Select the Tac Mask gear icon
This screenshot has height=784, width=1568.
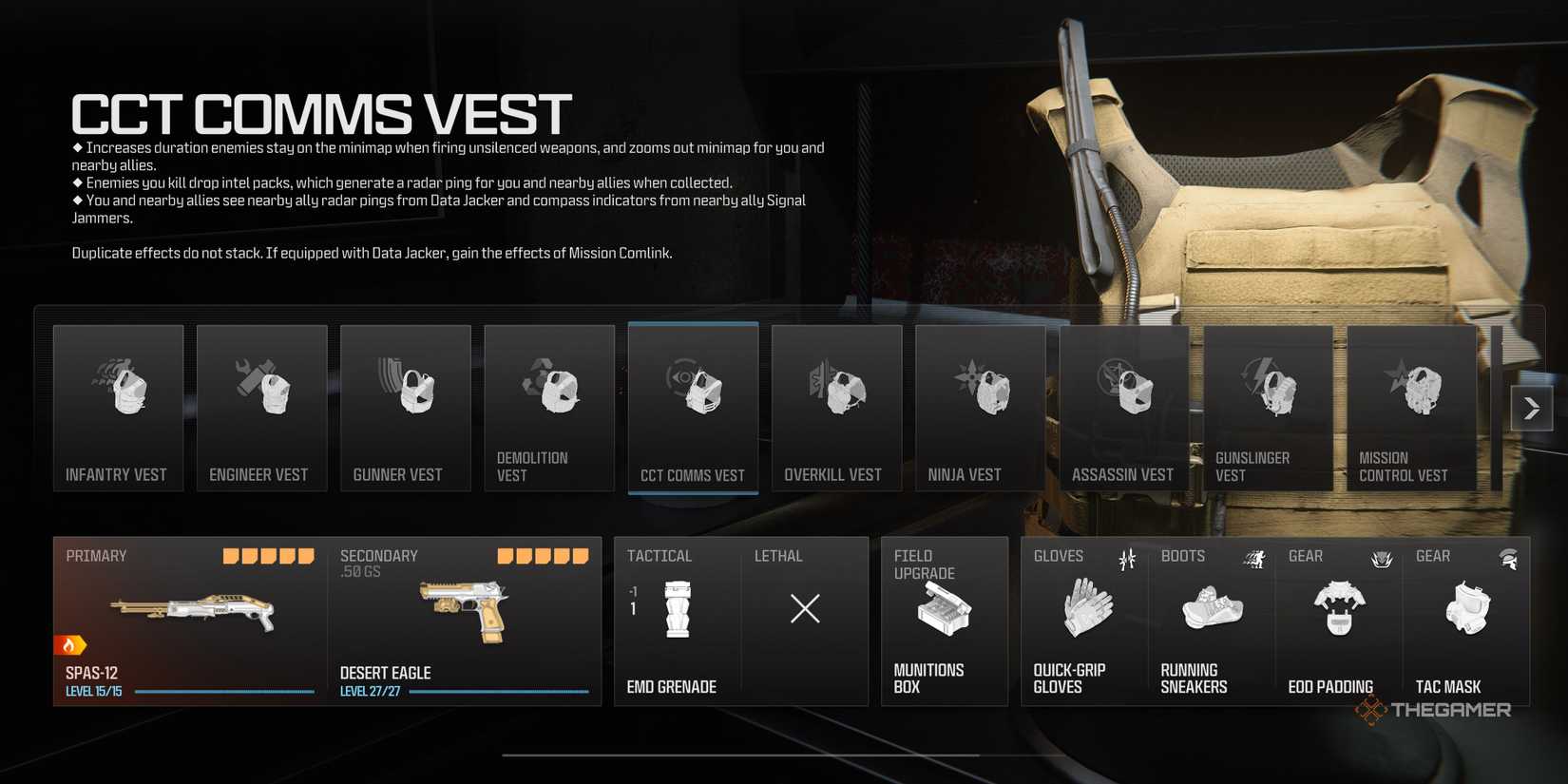pyautogui.click(x=1468, y=613)
